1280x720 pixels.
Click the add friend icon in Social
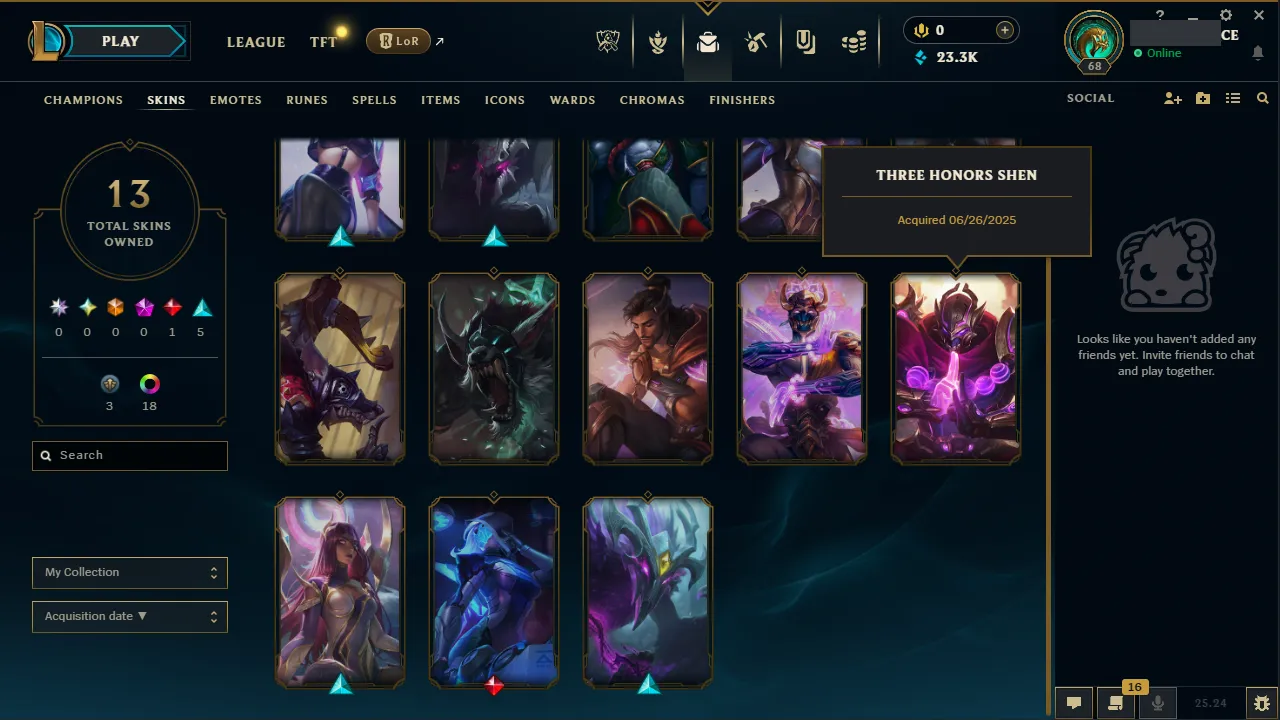[1172, 98]
